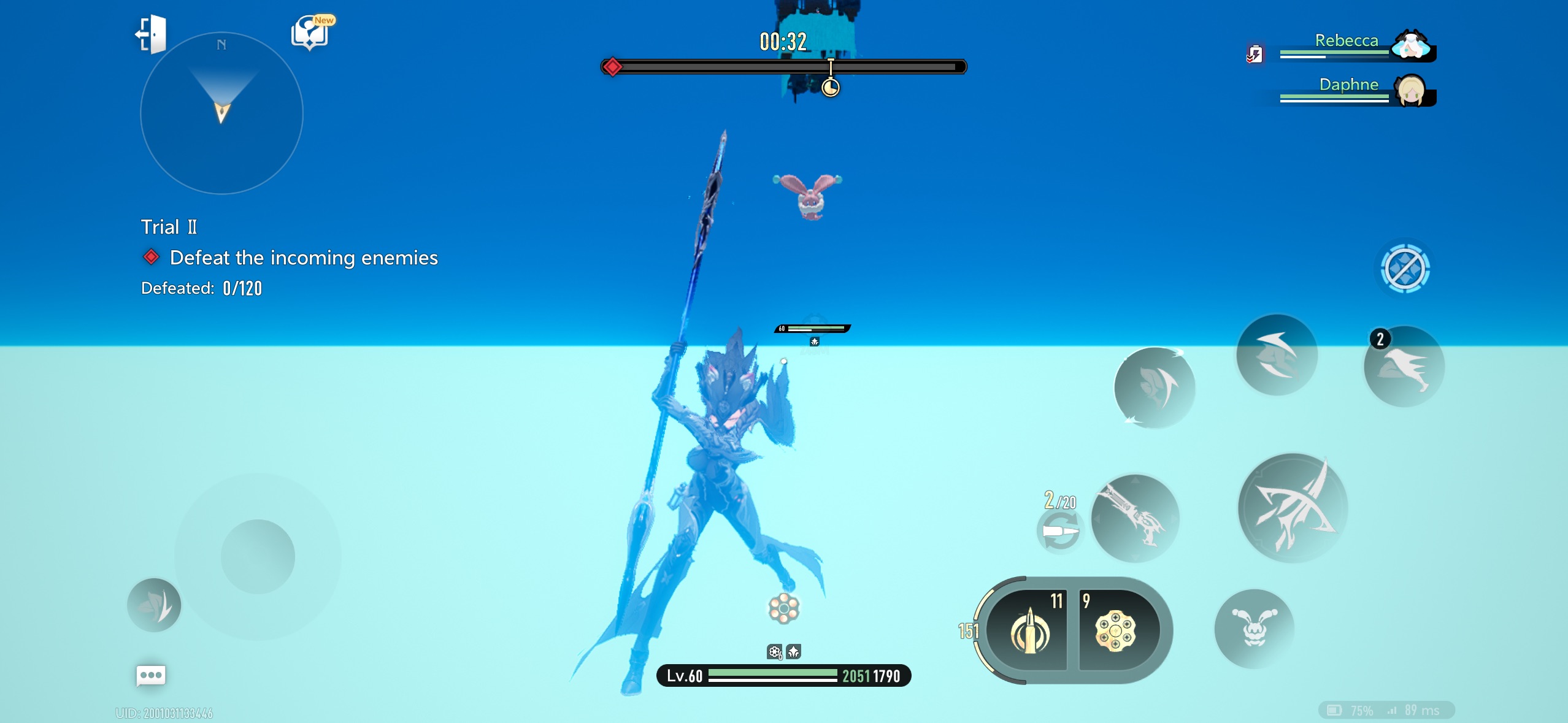1568x723 pixels.
Task: Tap the sprint button beside the joystick
Action: [x=154, y=605]
